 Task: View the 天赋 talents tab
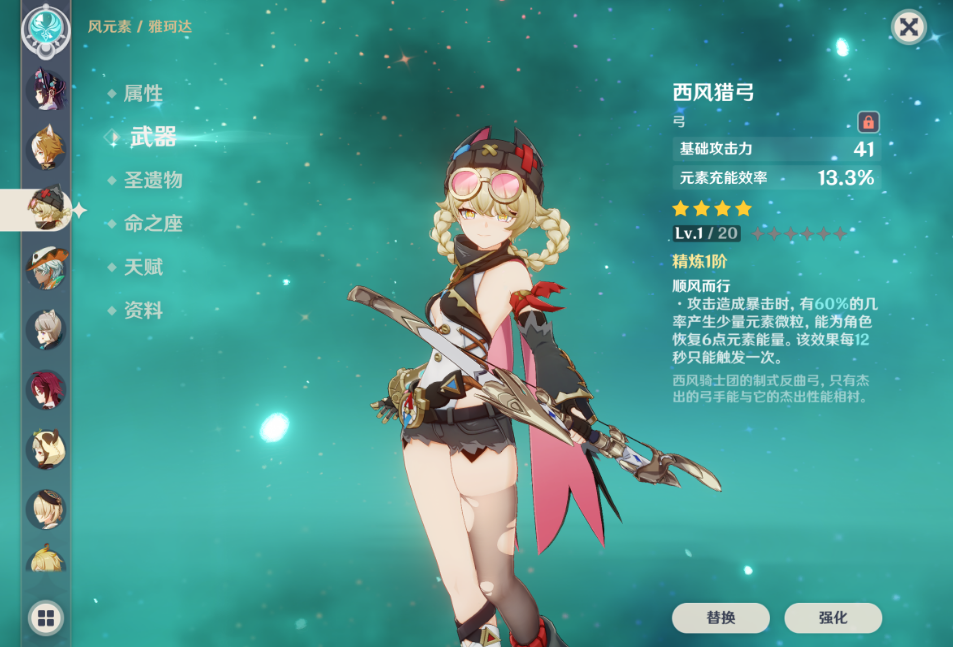tap(143, 267)
